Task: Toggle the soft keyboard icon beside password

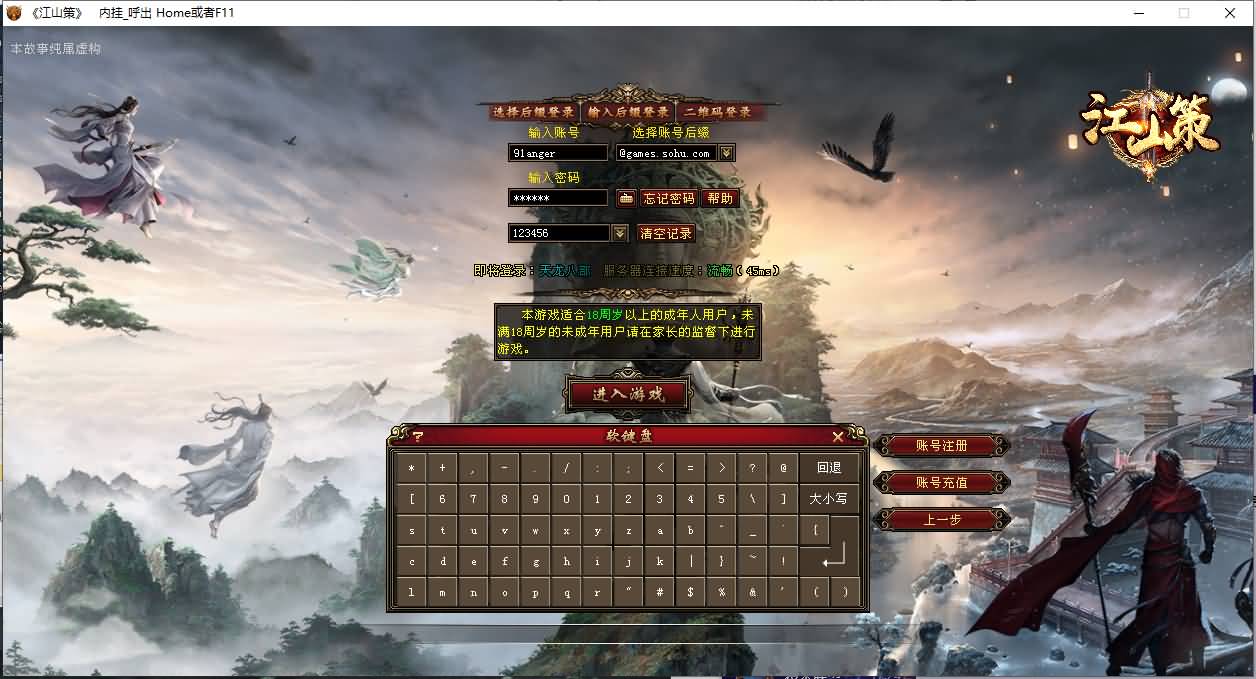Action: tap(626, 198)
